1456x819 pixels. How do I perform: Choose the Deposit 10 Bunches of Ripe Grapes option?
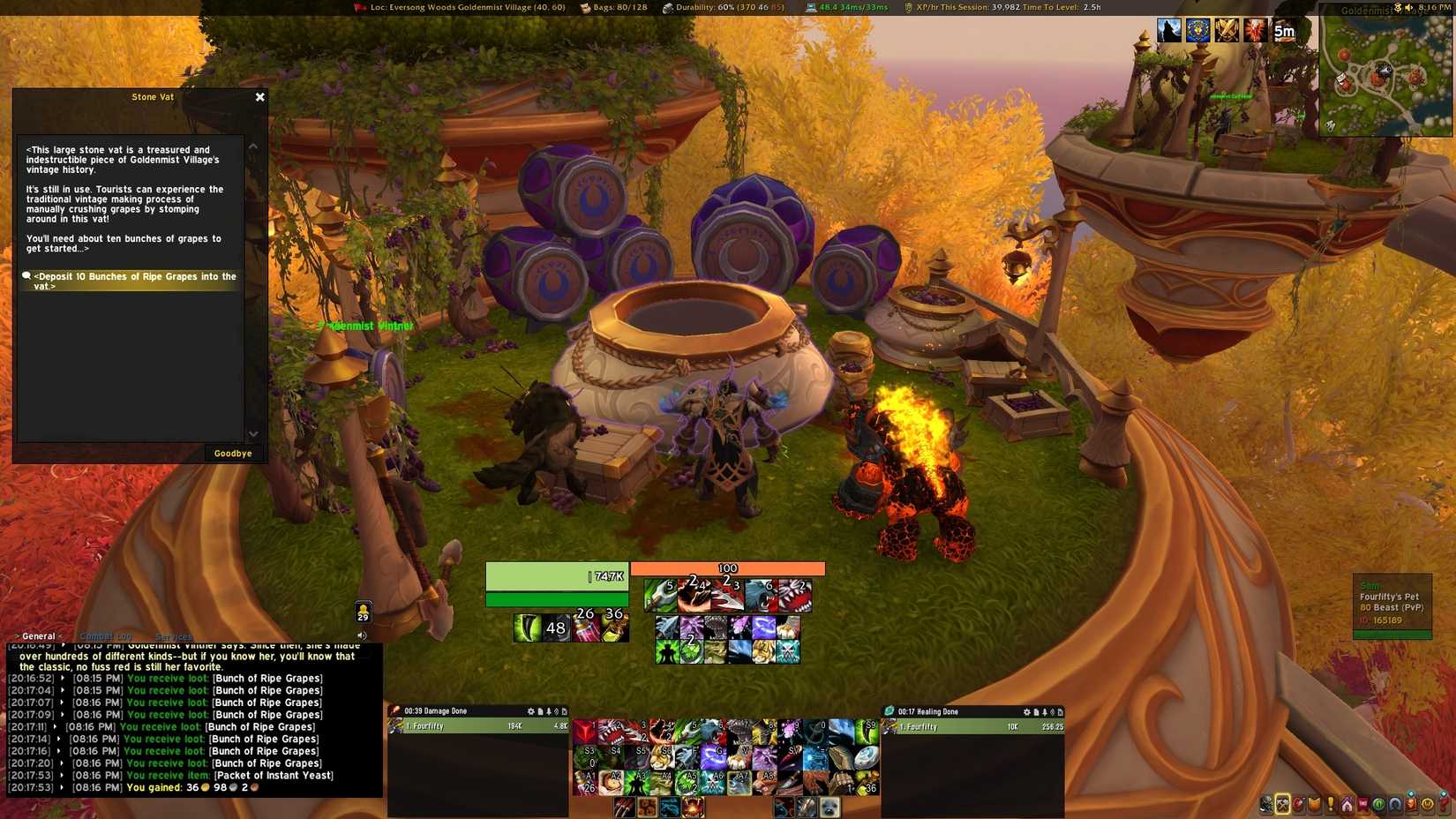click(x=134, y=281)
